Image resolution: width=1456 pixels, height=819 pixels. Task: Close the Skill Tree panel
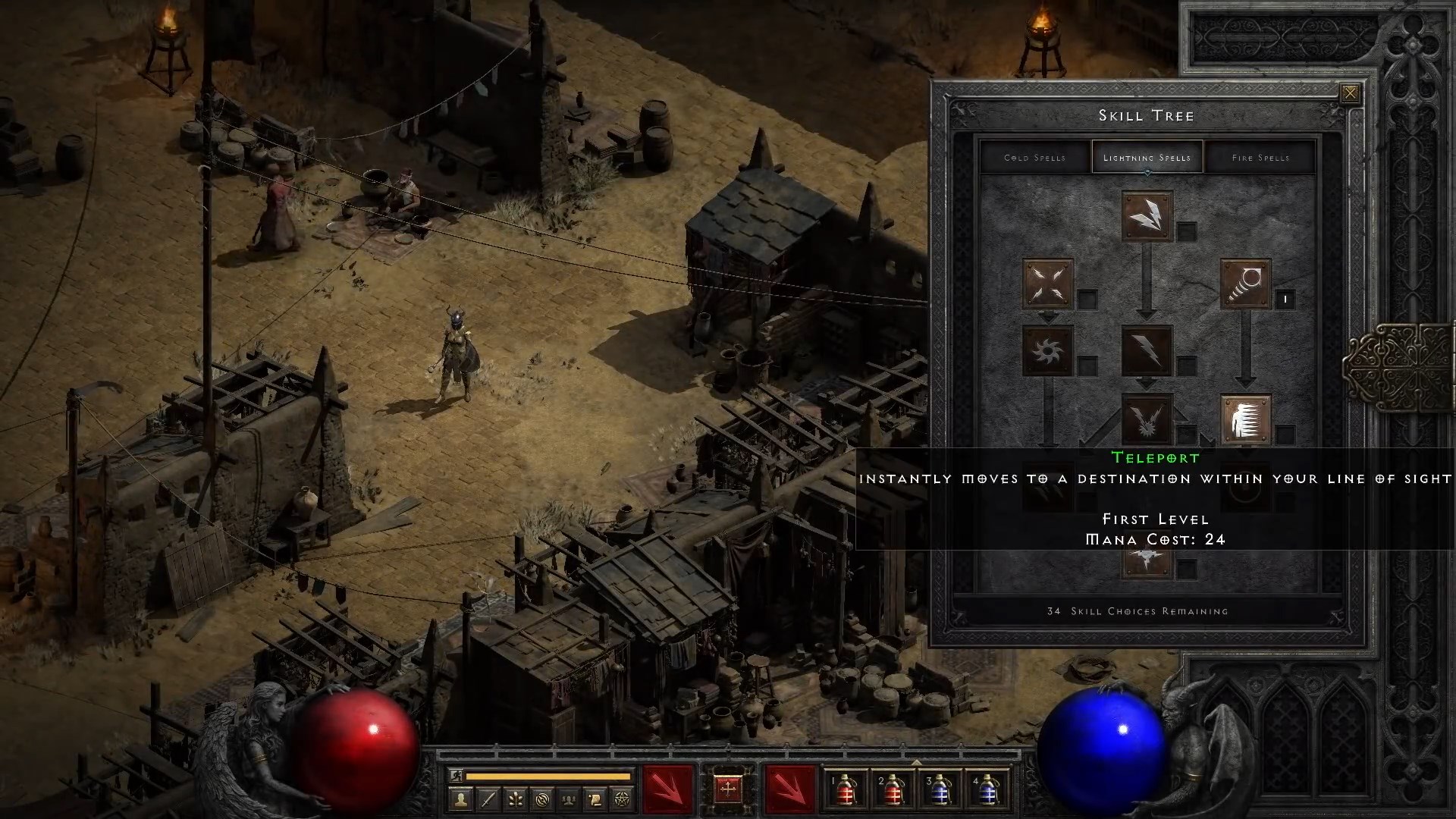(x=1351, y=92)
